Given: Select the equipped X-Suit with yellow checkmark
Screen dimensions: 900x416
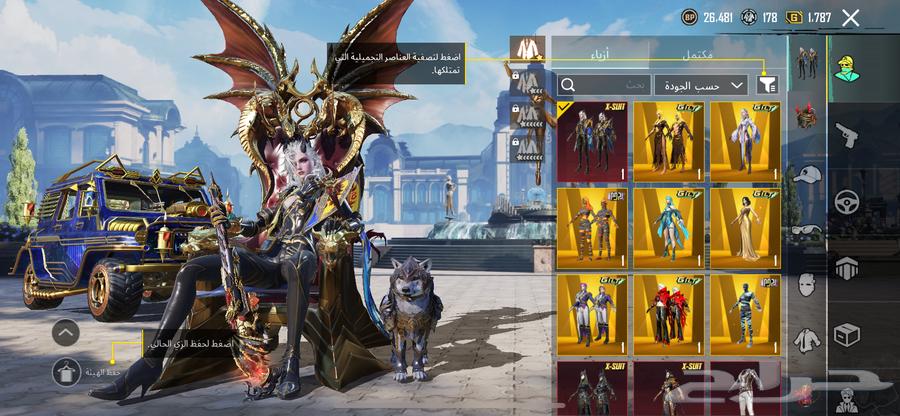Looking at the screenshot, I should [592, 141].
